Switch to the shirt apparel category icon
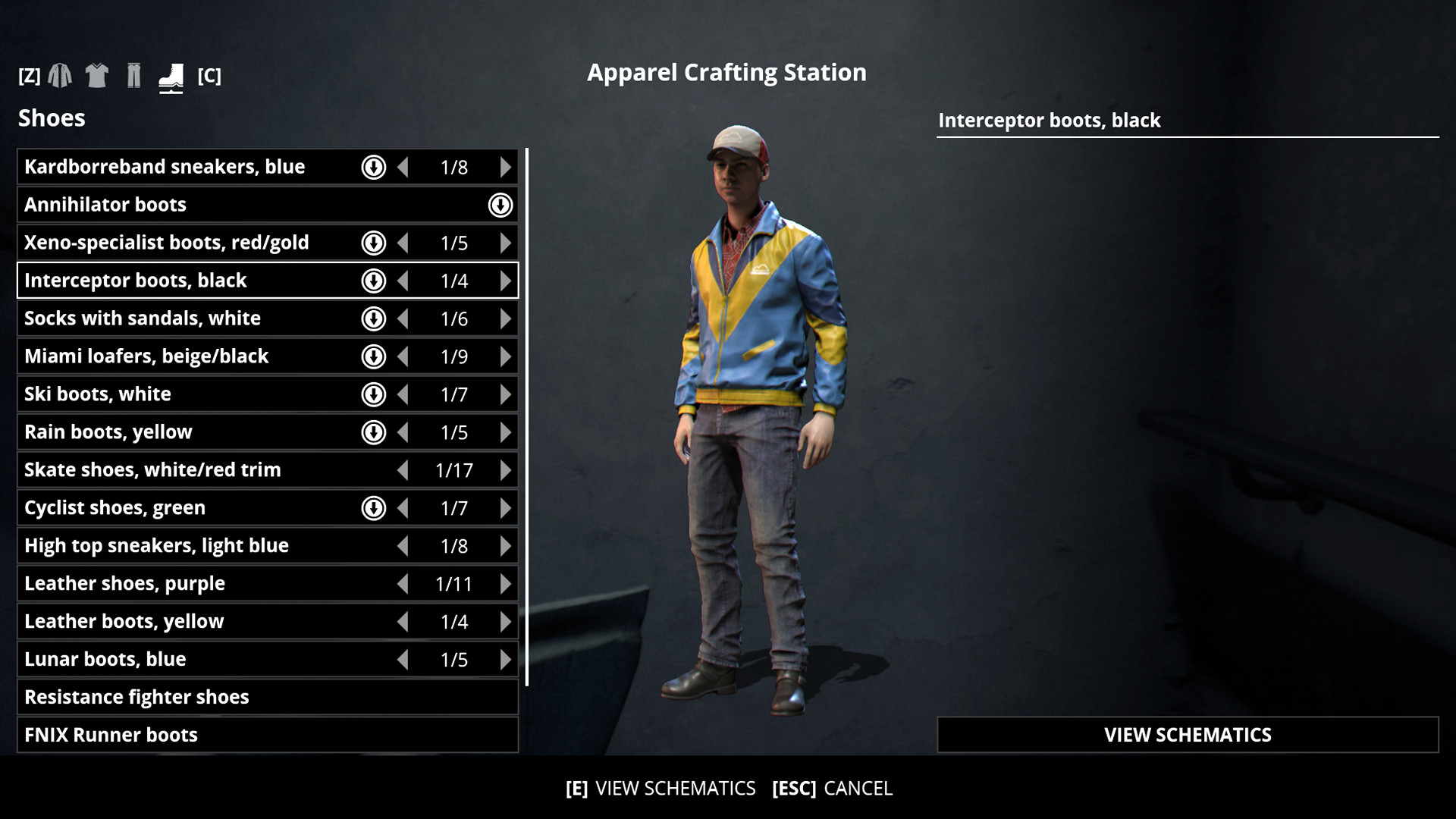Screen dimensions: 1456x819 pyautogui.click(x=97, y=76)
